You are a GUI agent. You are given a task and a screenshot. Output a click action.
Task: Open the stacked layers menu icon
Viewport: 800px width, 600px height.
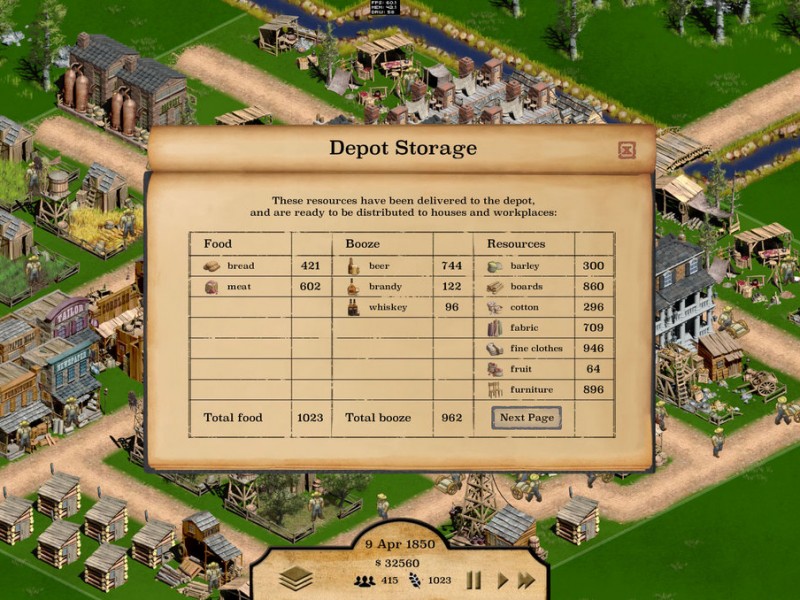pyautogui.click(x=296, y=578)
